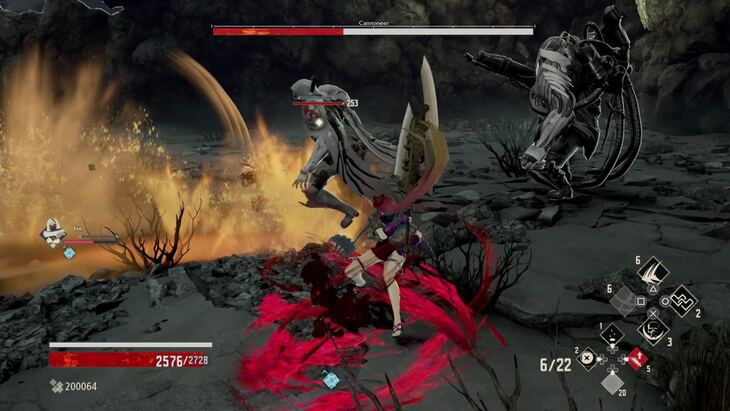Click the blue status icon under Eva's portrait

(69, 253)
